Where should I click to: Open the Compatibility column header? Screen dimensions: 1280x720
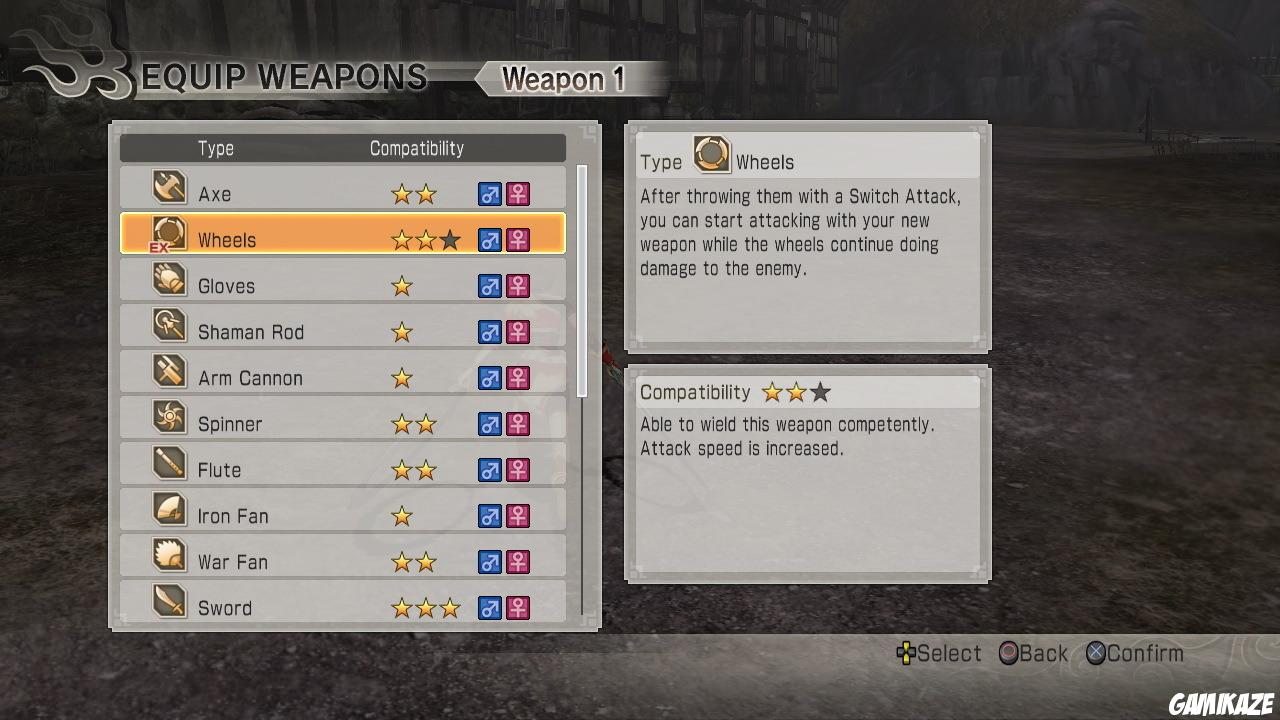[x=416, y=148]
